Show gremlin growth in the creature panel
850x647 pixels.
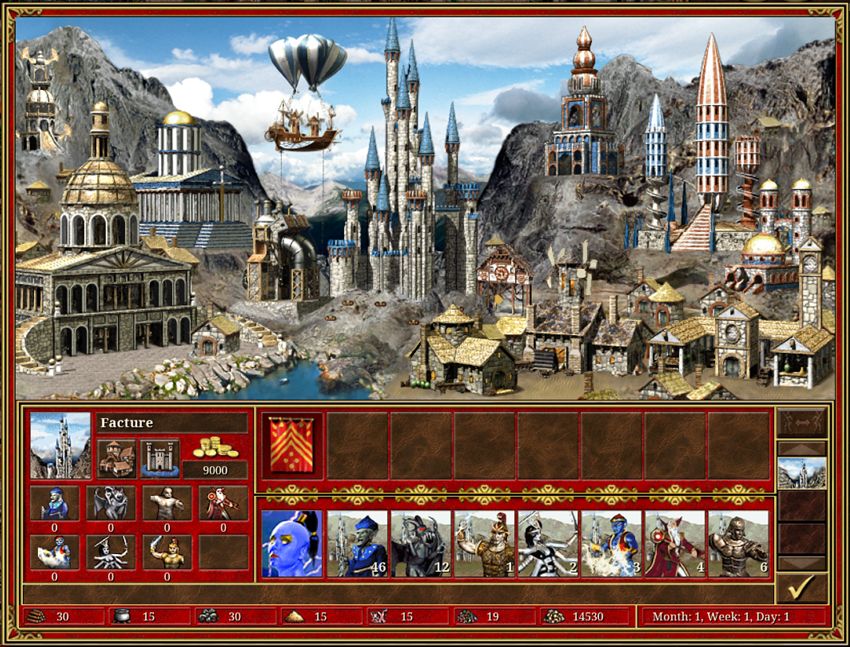(x=55, y=503)
